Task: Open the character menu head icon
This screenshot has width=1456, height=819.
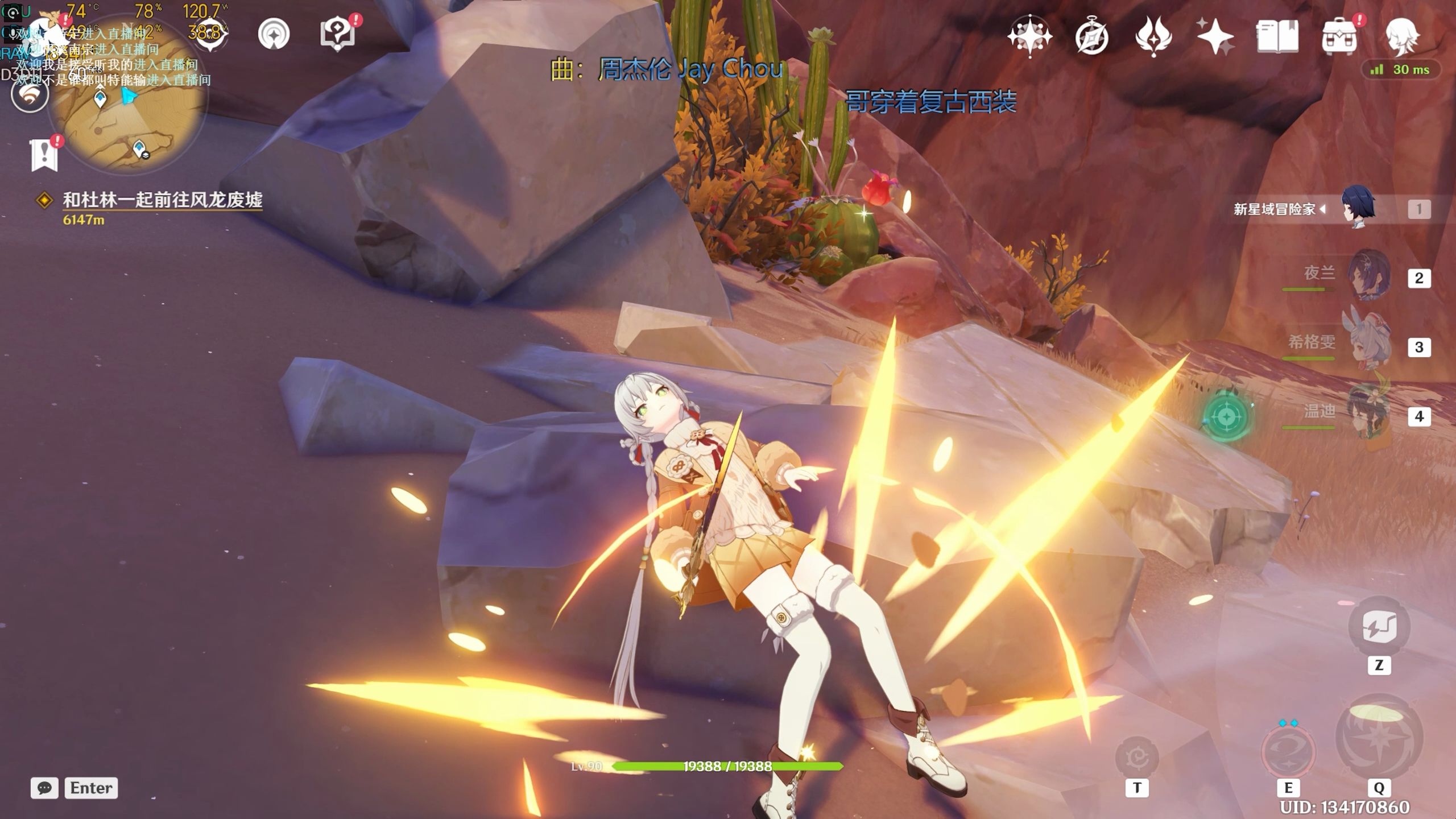Action: 1402,36
